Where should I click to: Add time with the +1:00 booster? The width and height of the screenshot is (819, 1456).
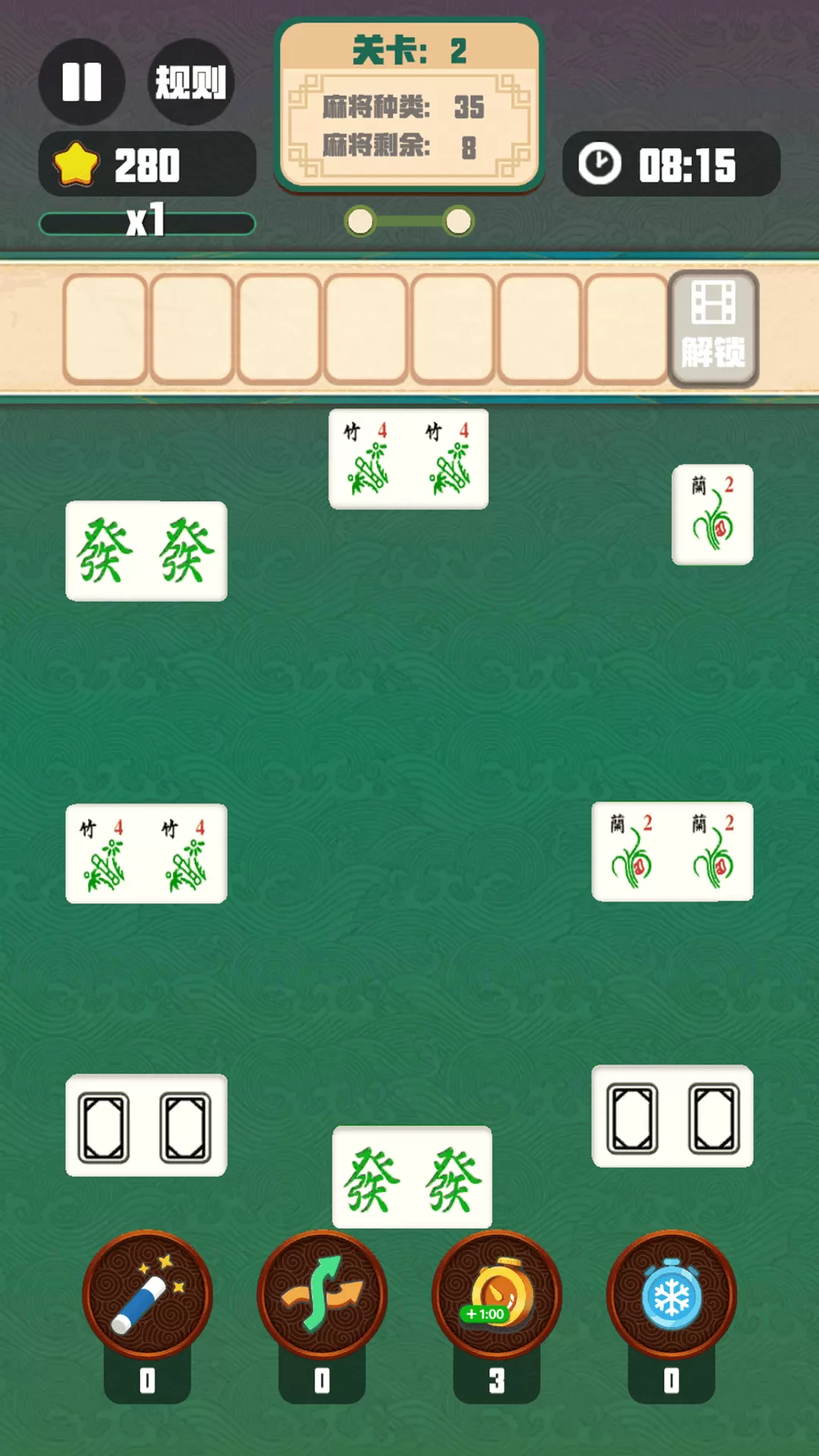(497, 1295)
